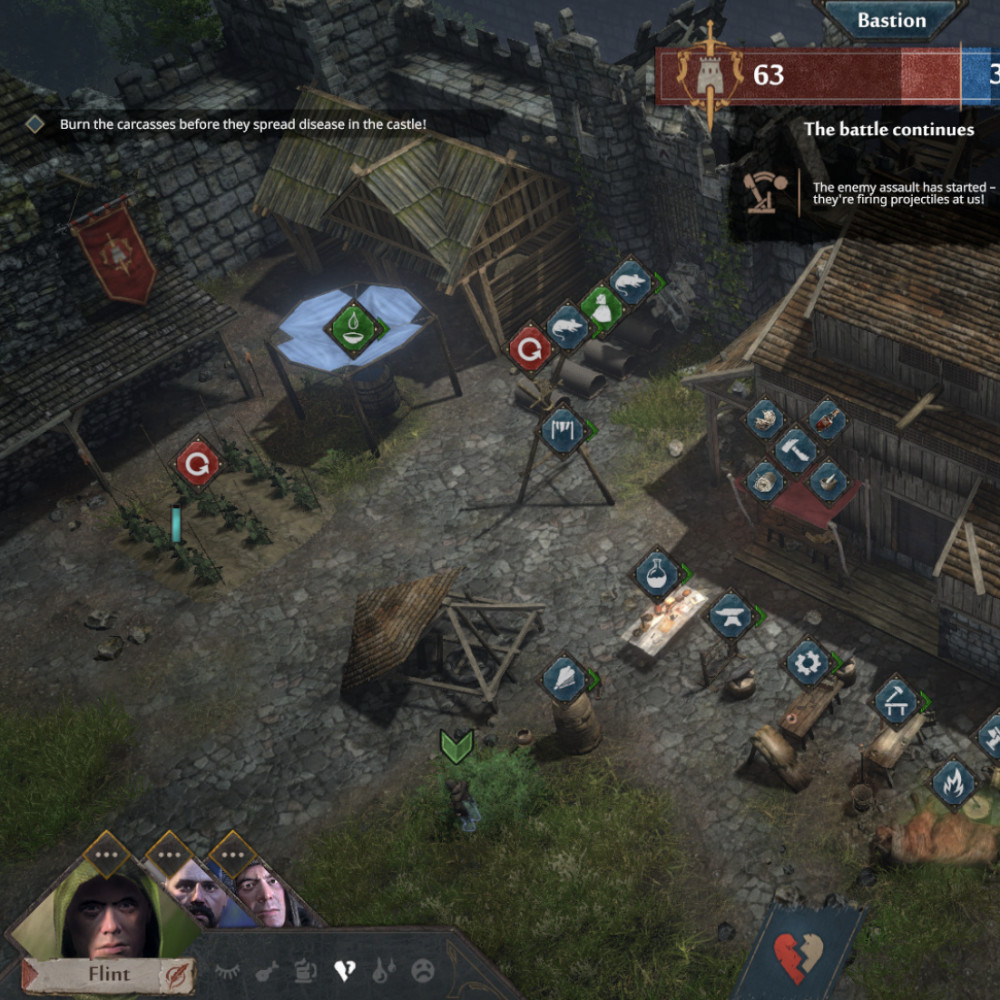The height and width of the screenshot is (1000, 1000).
Task: Open the Bastion panel at the top
Action: [x=891, y=20]
